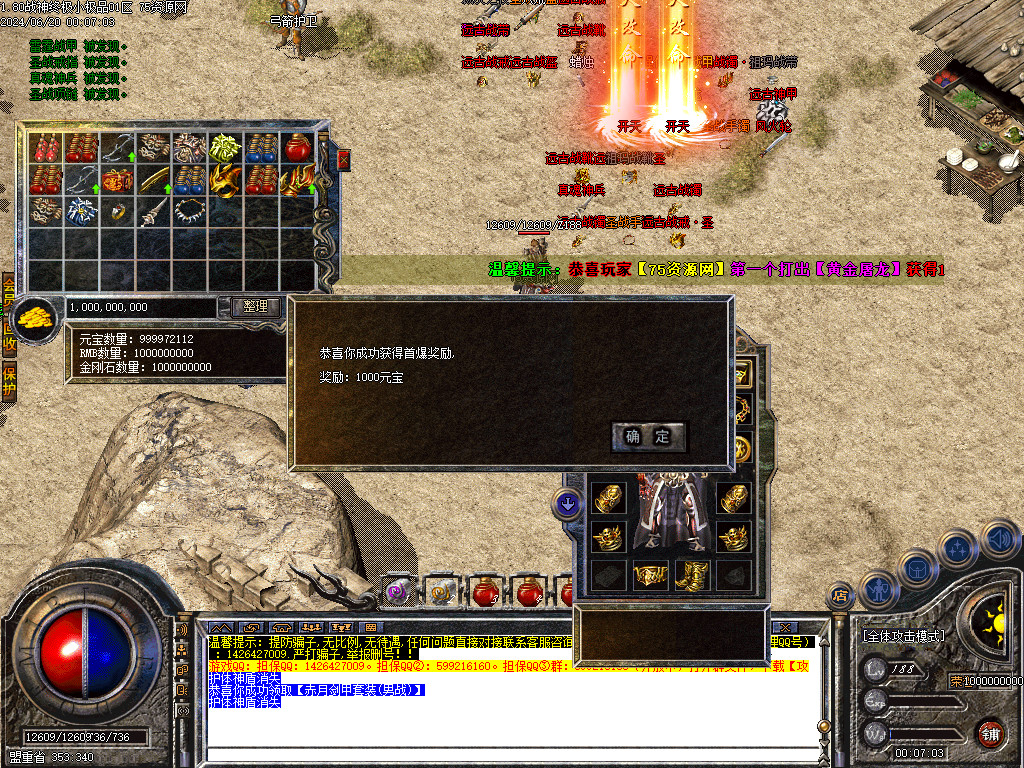Select the single large red potion jar

tap(297, 149)
